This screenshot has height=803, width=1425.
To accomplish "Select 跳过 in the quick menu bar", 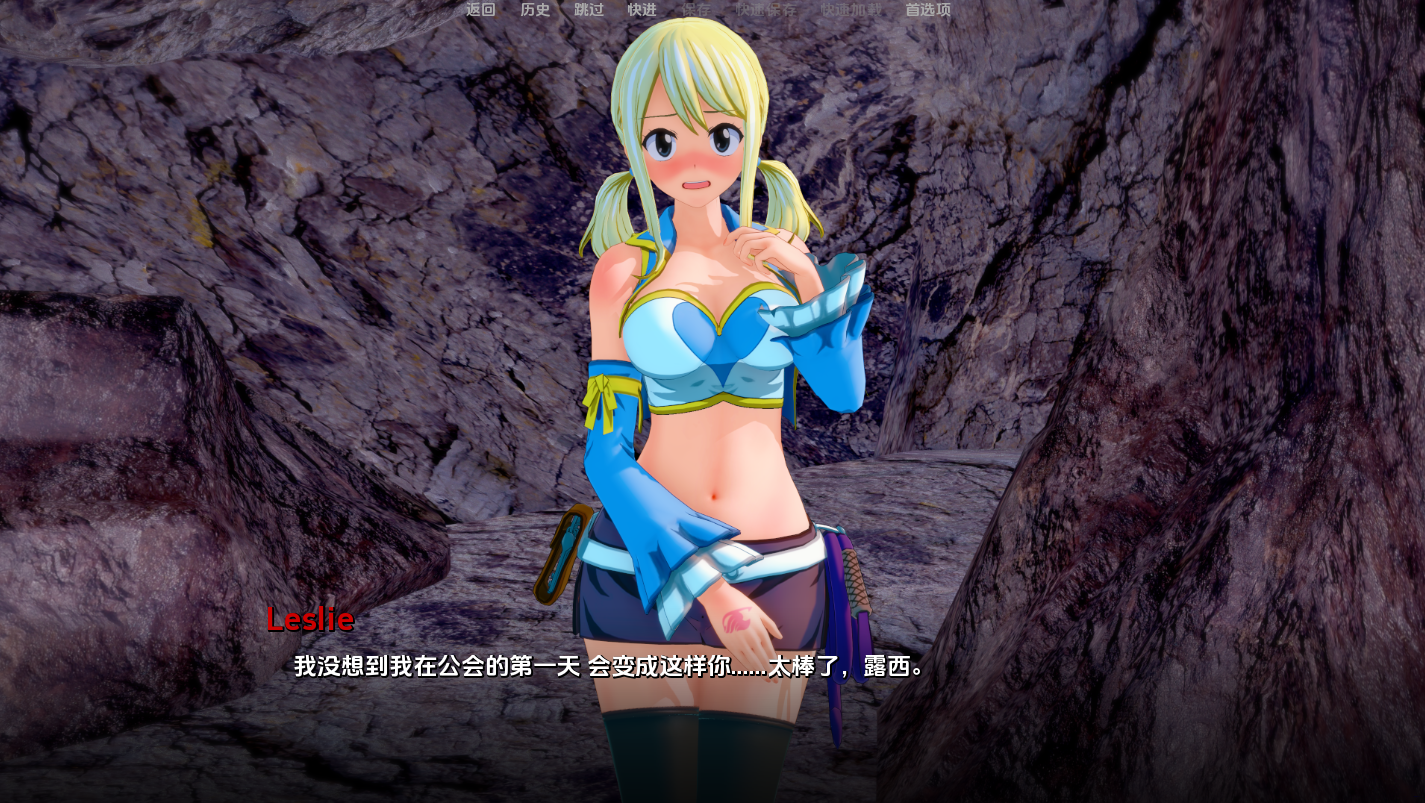I will click(587, 9).
